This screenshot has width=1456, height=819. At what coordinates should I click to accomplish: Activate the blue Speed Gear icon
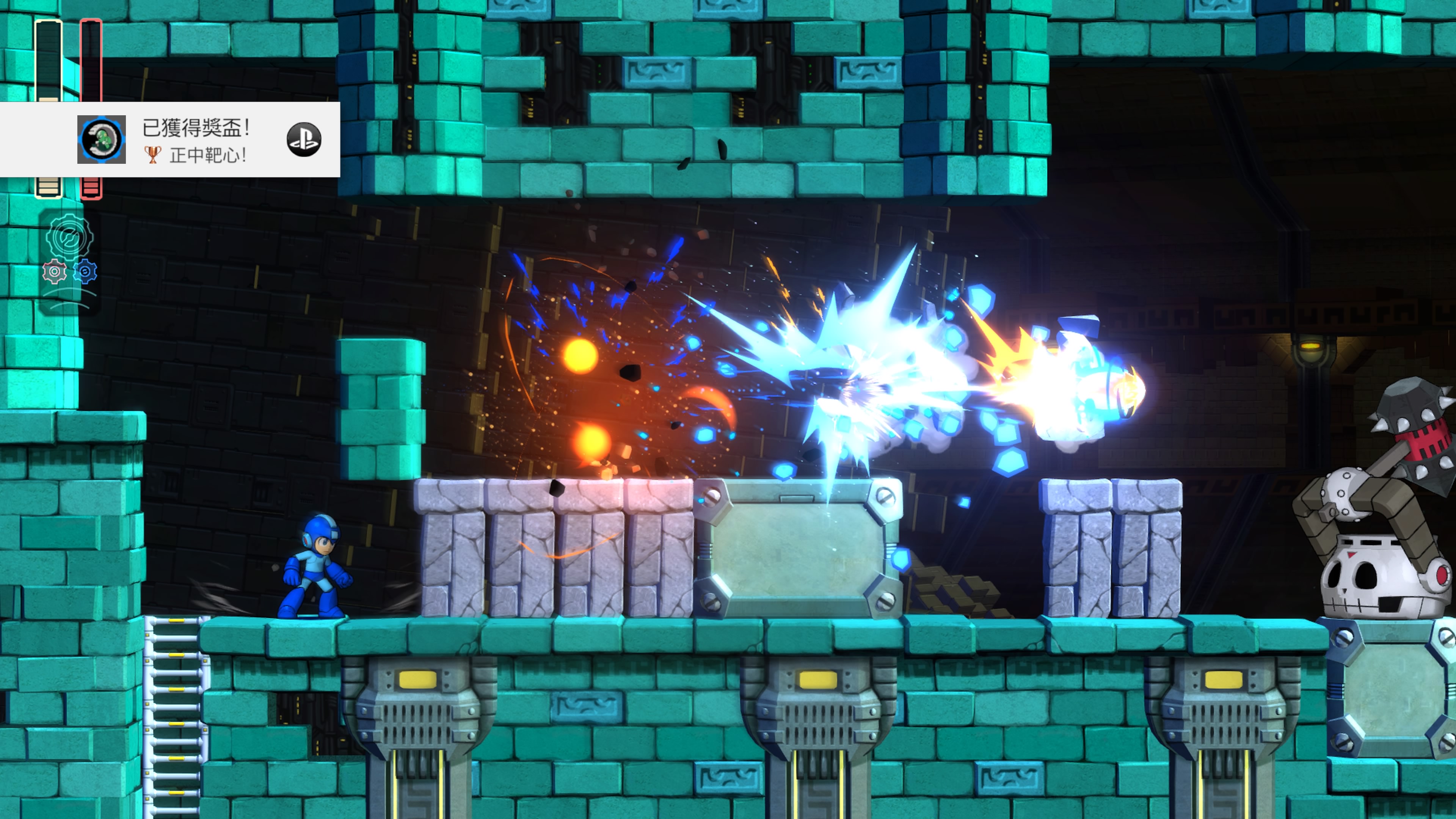(85, 272)
